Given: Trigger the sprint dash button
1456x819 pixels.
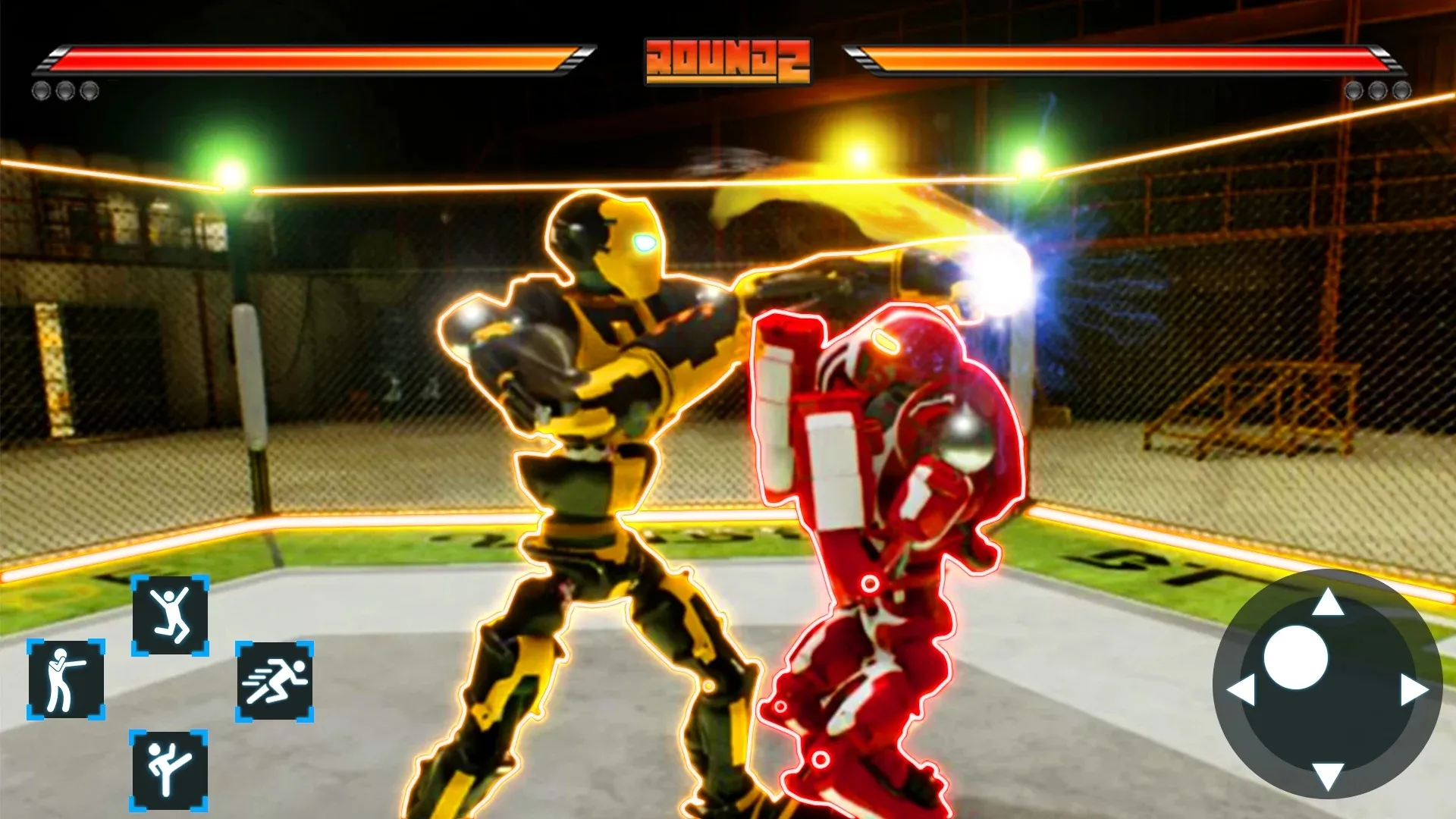Looking at the screenshot, I should [275, 681].
